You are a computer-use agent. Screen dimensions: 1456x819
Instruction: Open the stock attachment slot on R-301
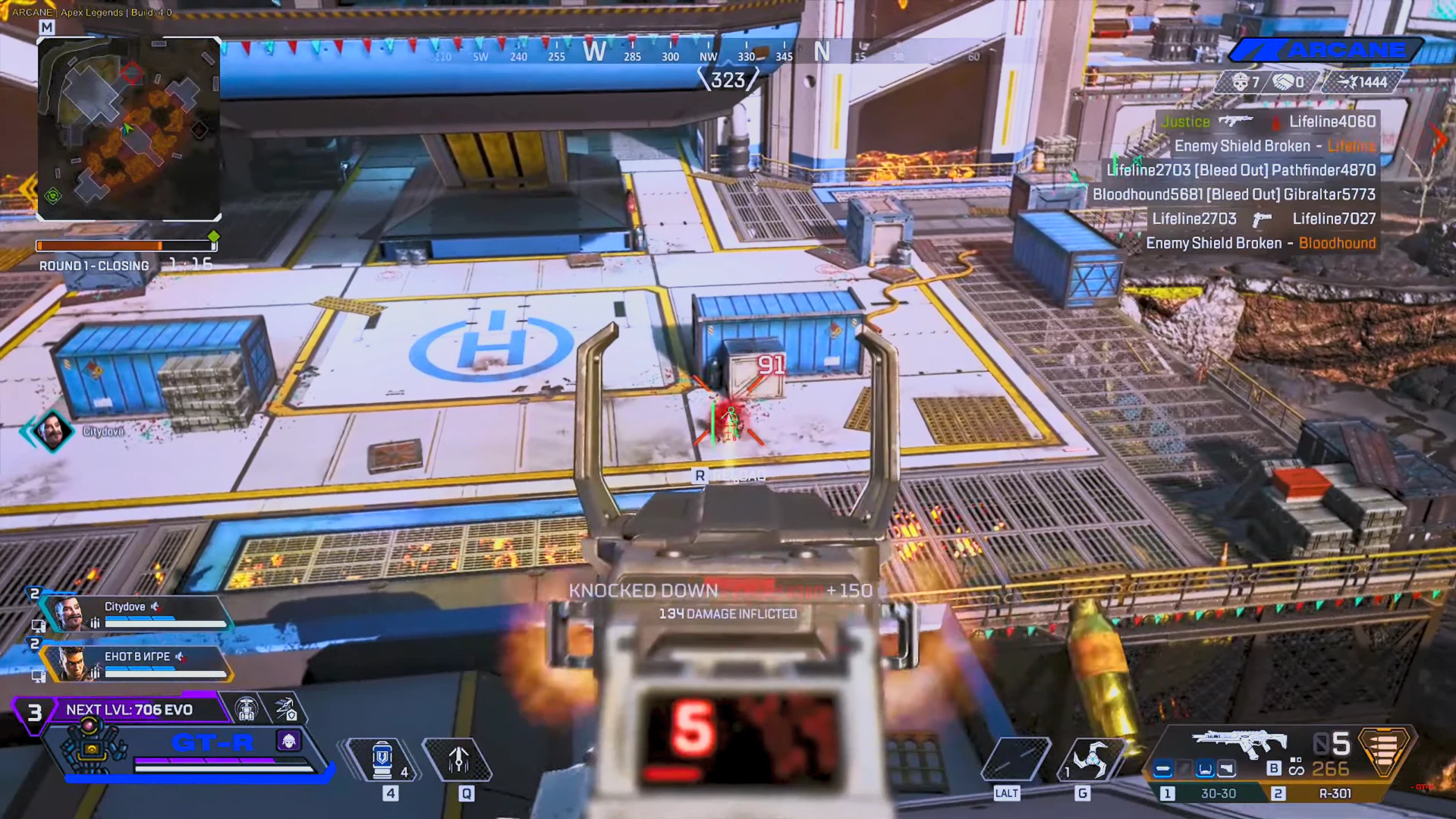coord(1228,769)
